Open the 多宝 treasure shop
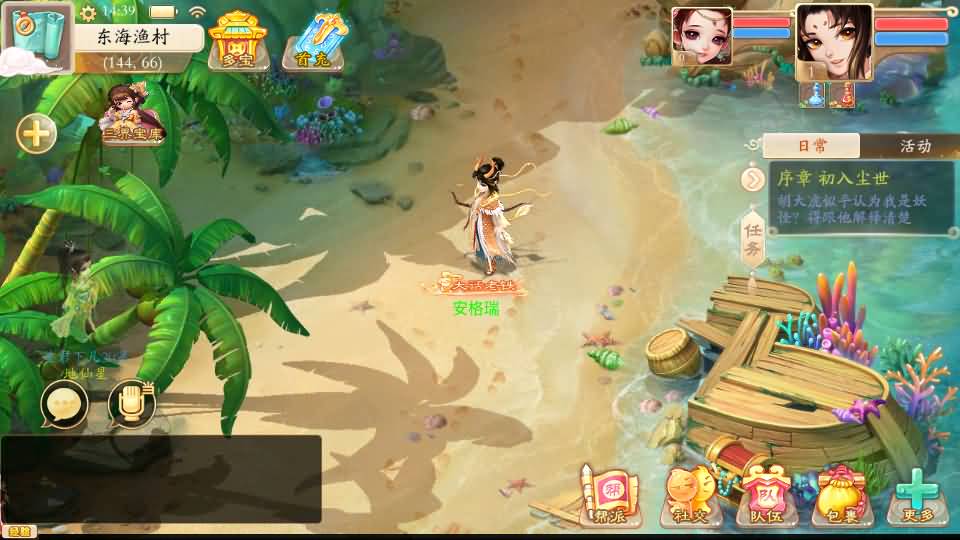This screenshot has height=540, width=960. coord(237,41)
